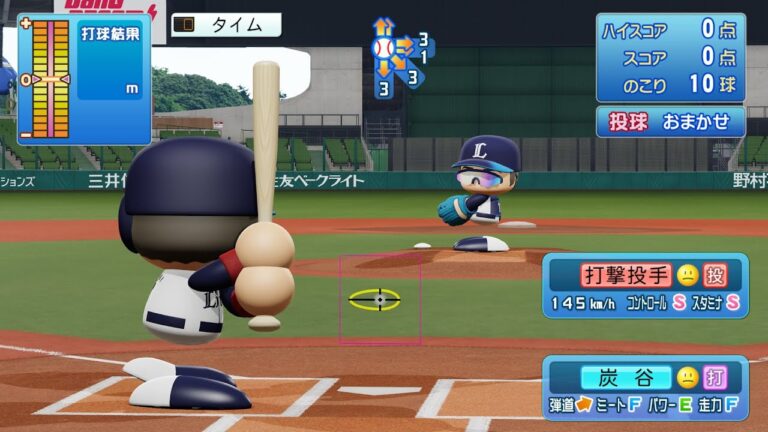Click the yellow batting meet cursor

coord(375,299)
